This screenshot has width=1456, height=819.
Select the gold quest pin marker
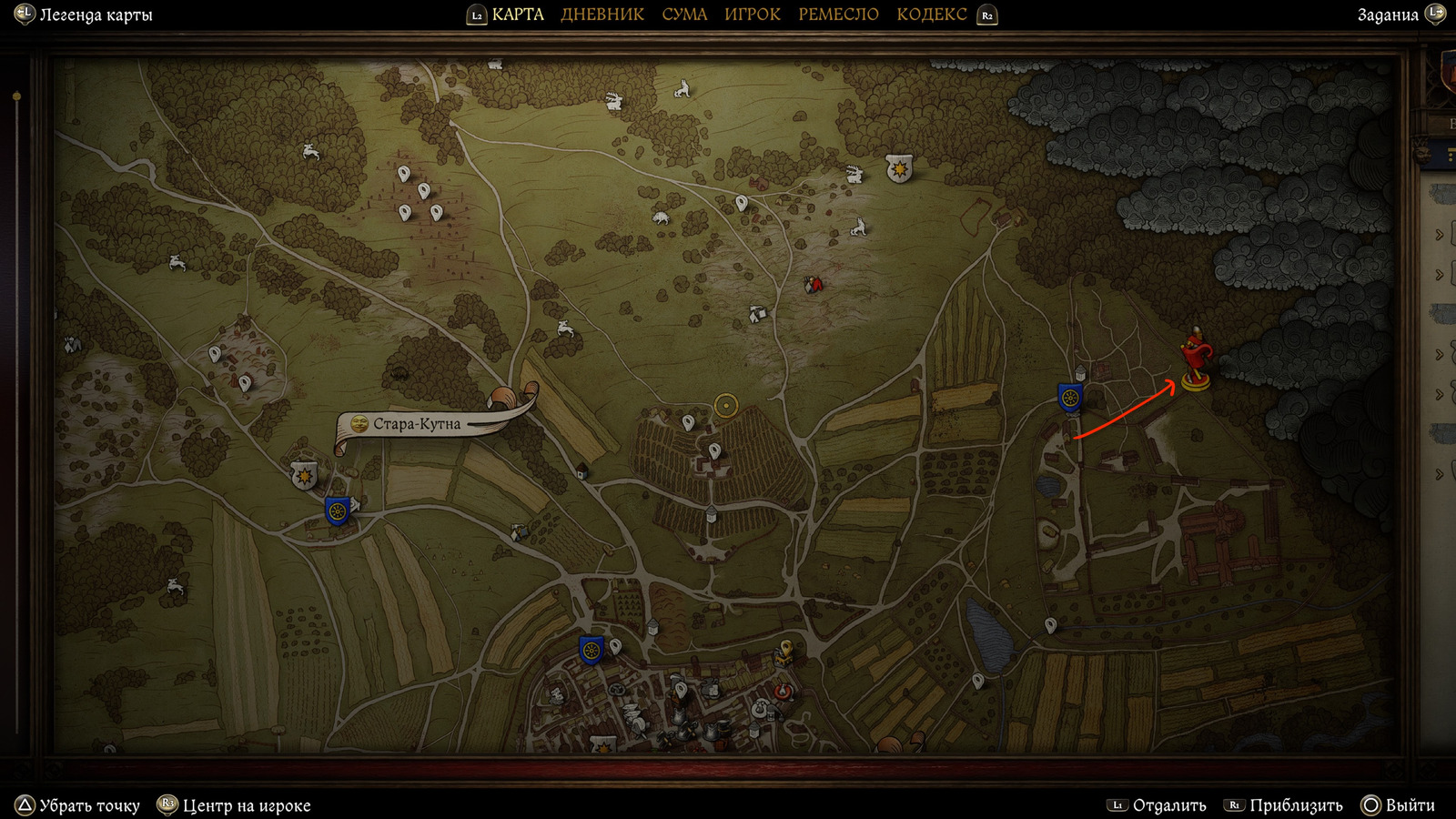pyautogui.click(x=784, y=650)
